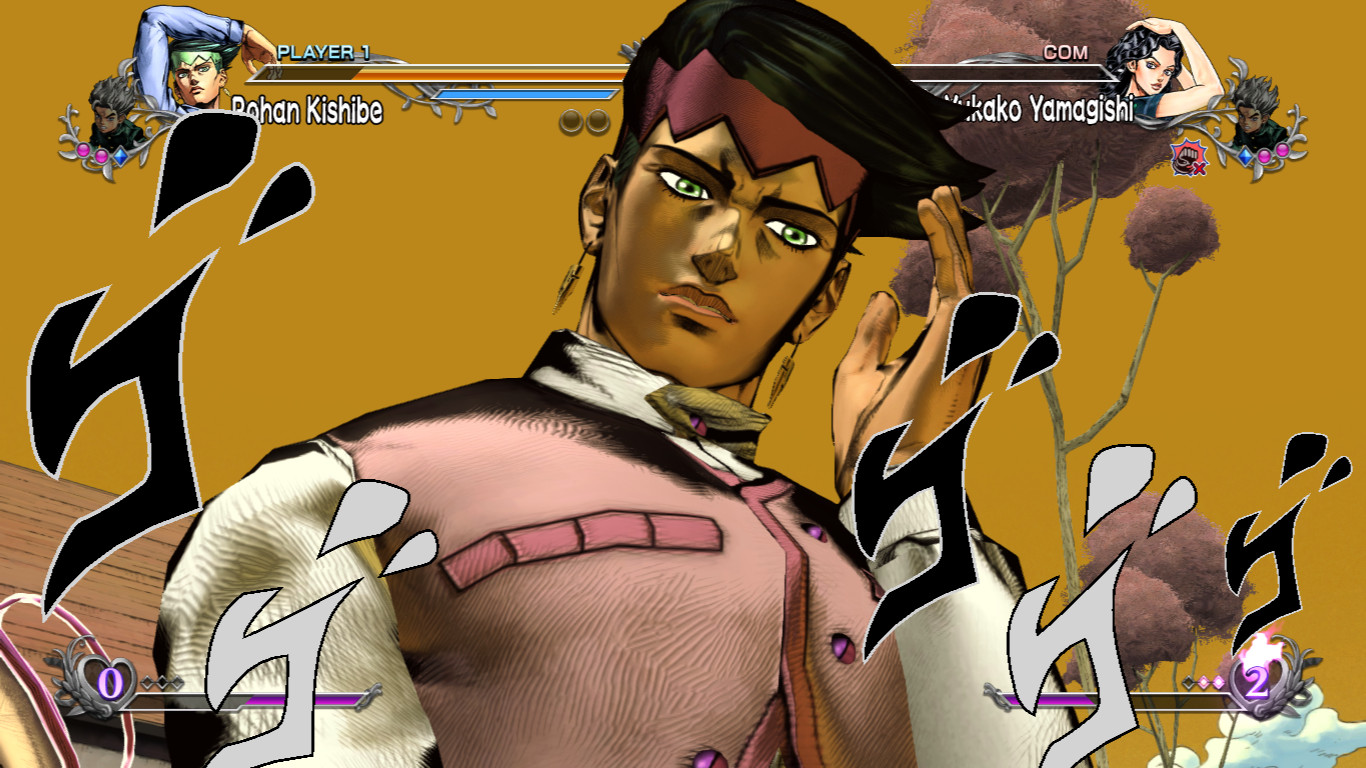Toggle the blue diamond gem on Player 1's emblem
Screen dimensions: 1366x768
(x=122, y=154)
